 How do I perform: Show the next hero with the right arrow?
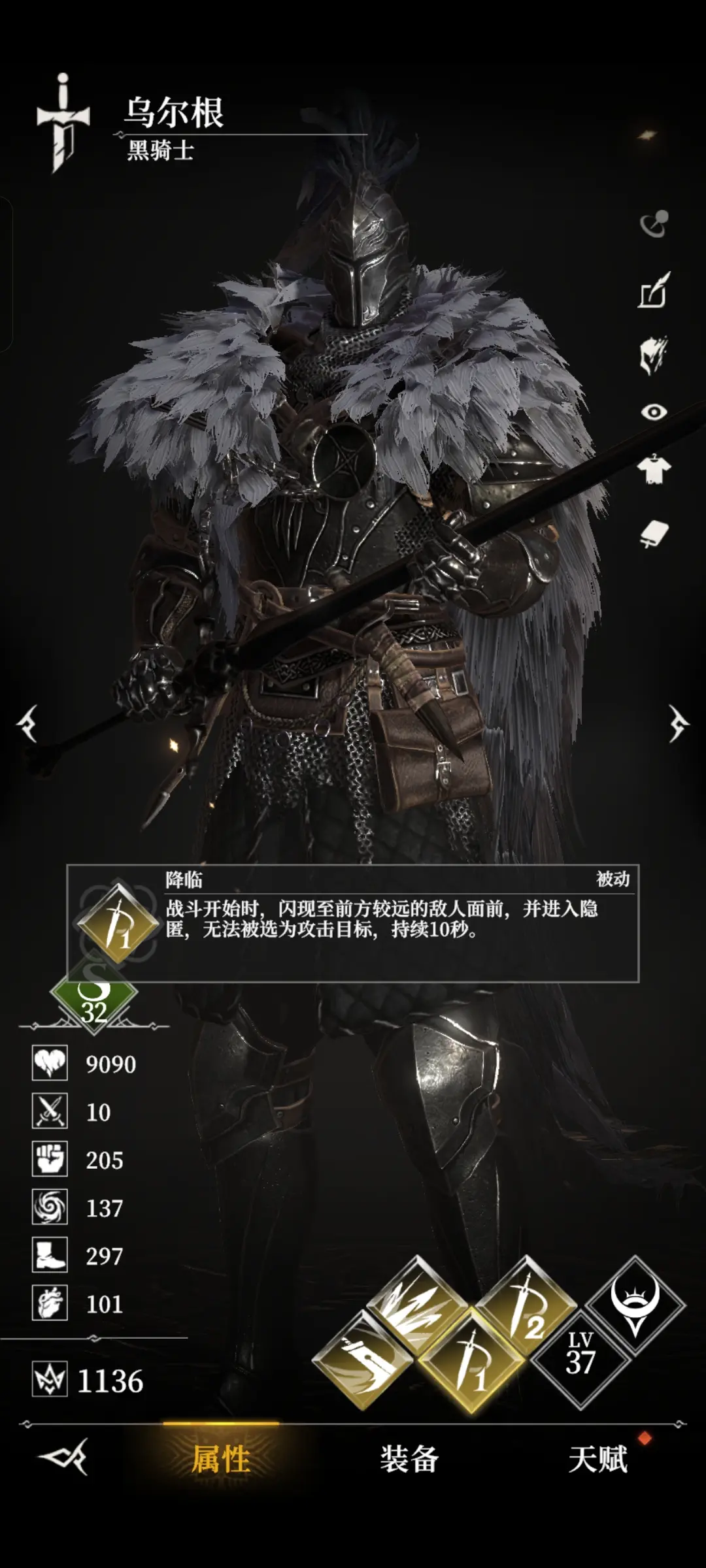pos(678,724)
